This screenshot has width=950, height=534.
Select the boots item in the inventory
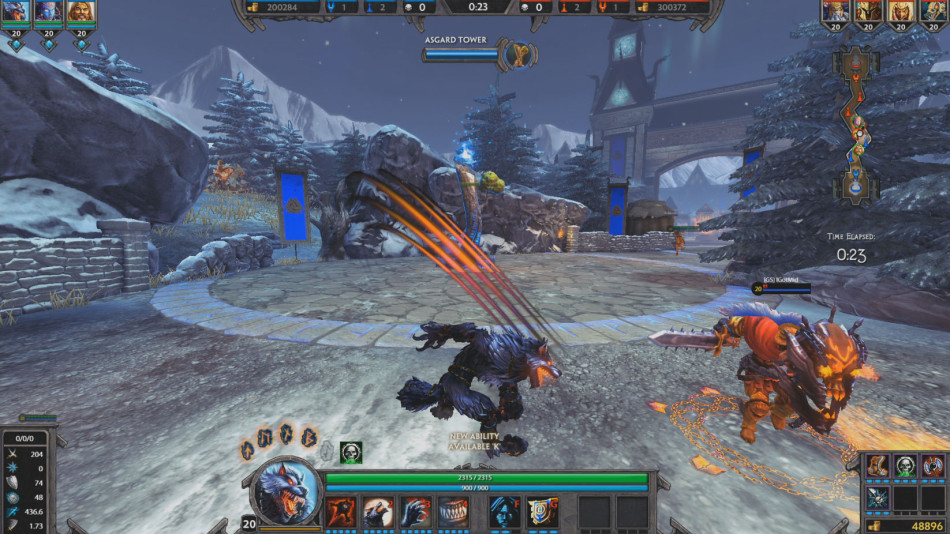[x=878, y=465]
